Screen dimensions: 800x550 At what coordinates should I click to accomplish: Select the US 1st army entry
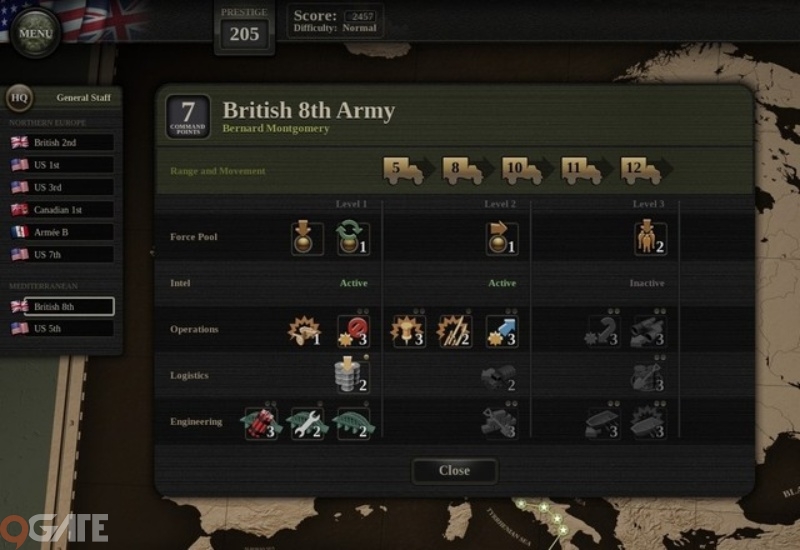tap(60, 165)
